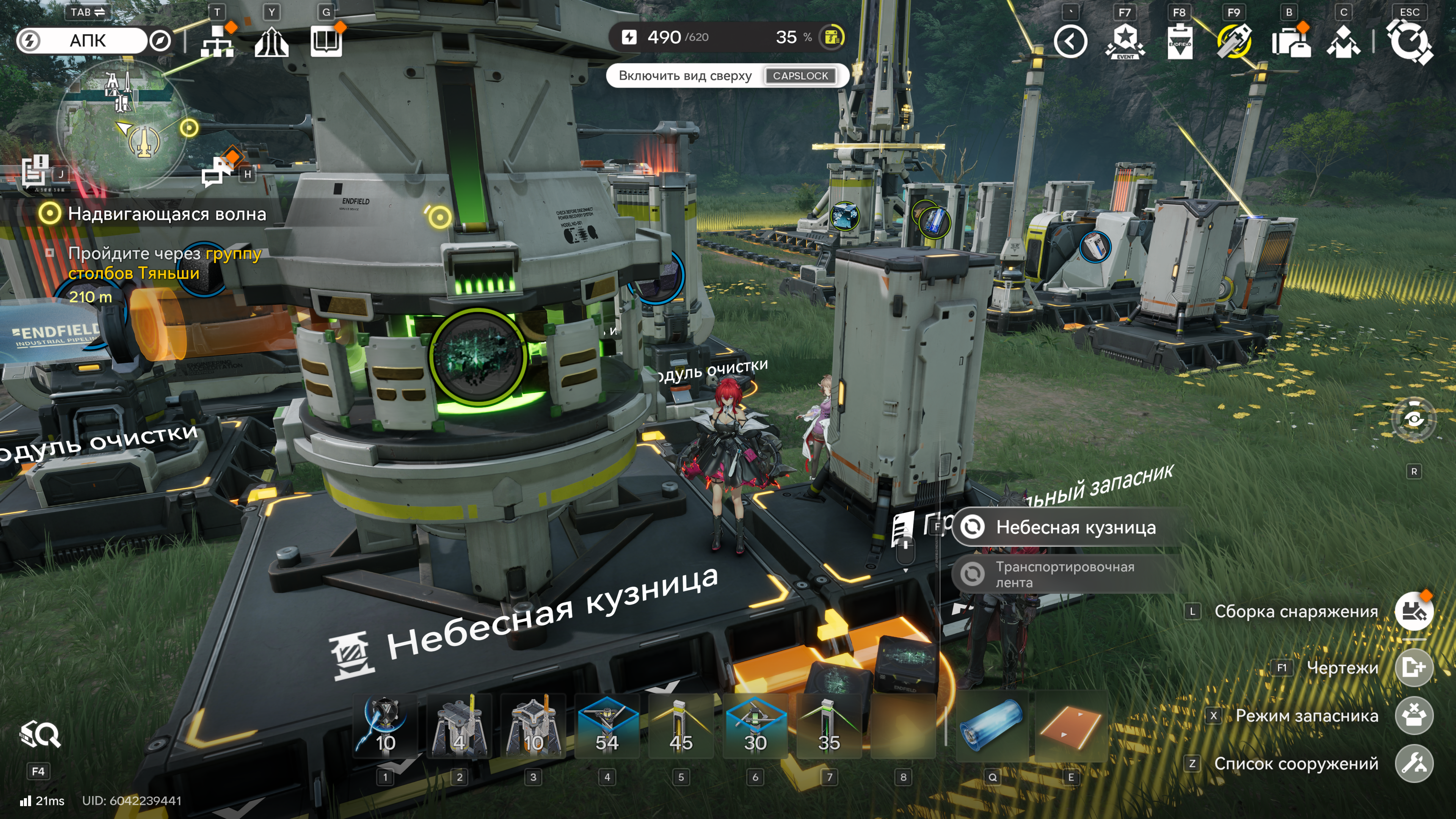Viewport: 1456px width, 819px height.
Task: Select the hotbar building slot showing 54
Action: (x=607, y=728)
